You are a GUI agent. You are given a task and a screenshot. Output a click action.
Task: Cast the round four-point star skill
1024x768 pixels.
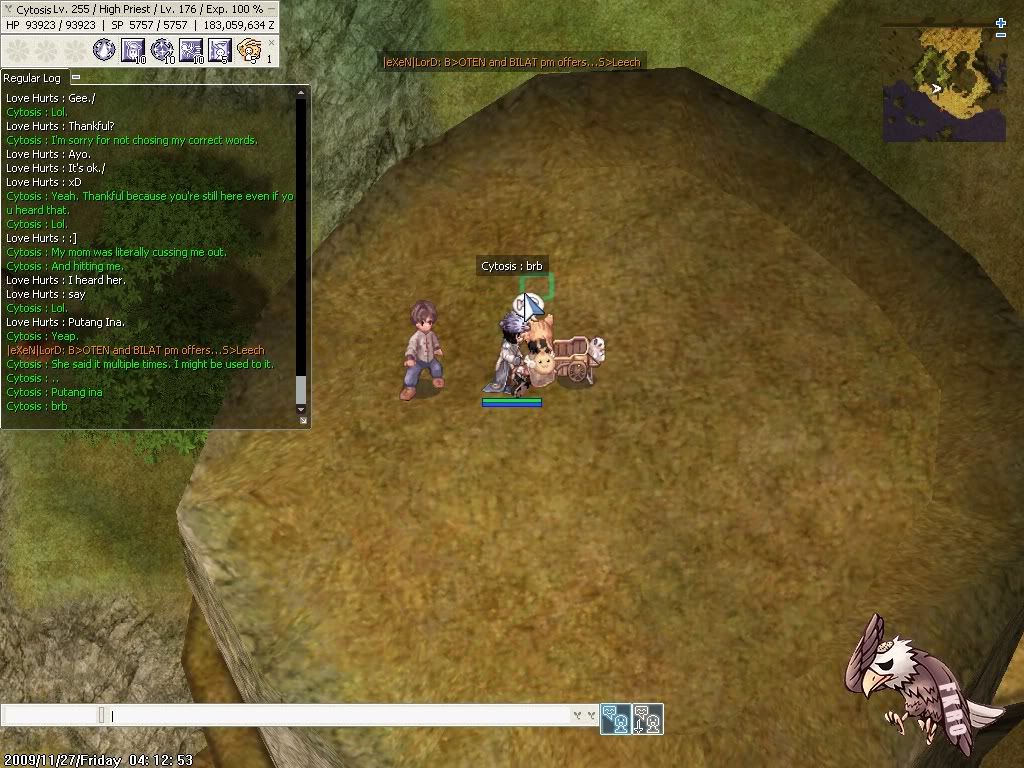162,49
